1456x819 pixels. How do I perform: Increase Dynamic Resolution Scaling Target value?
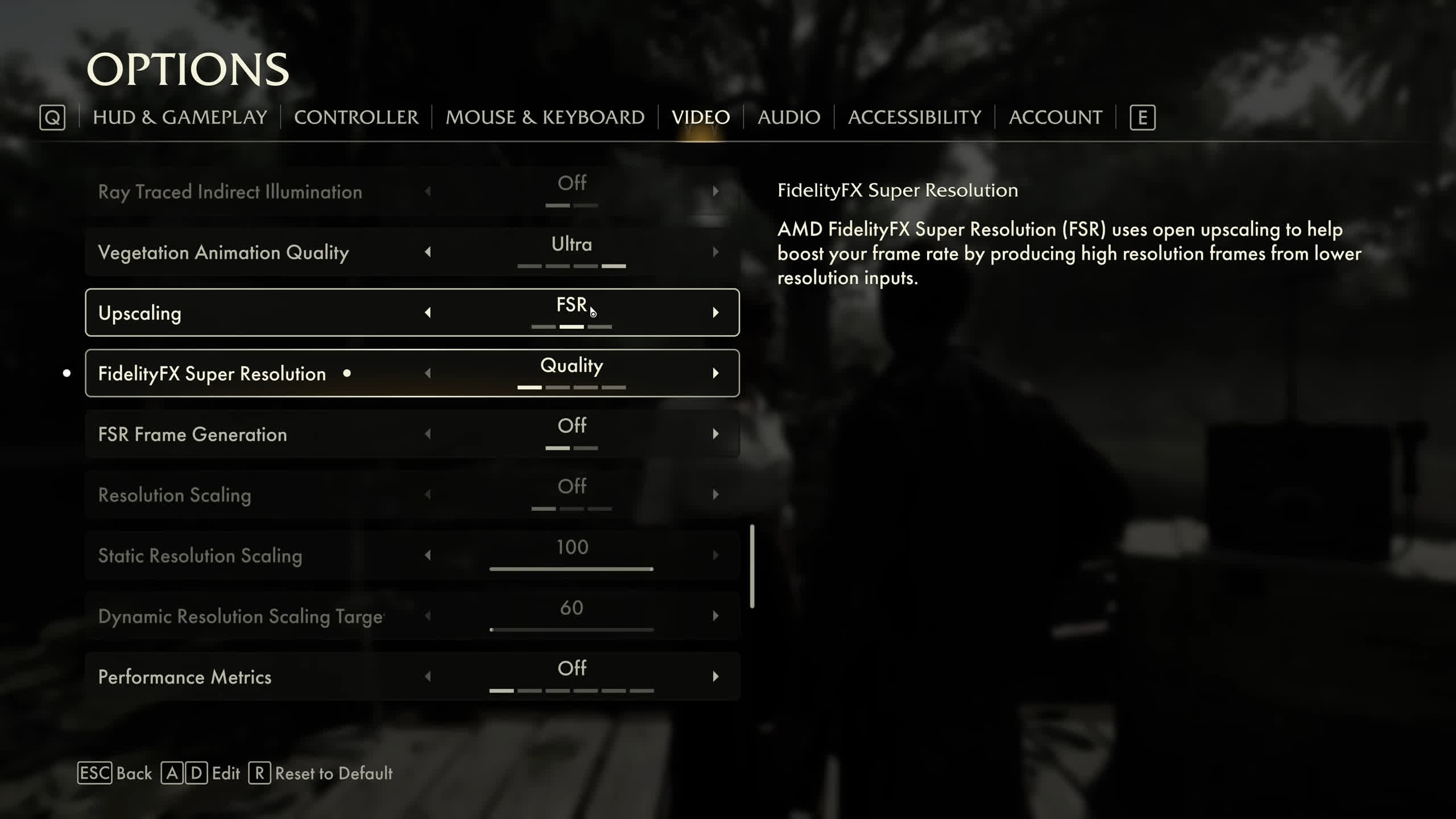point(715,616)
